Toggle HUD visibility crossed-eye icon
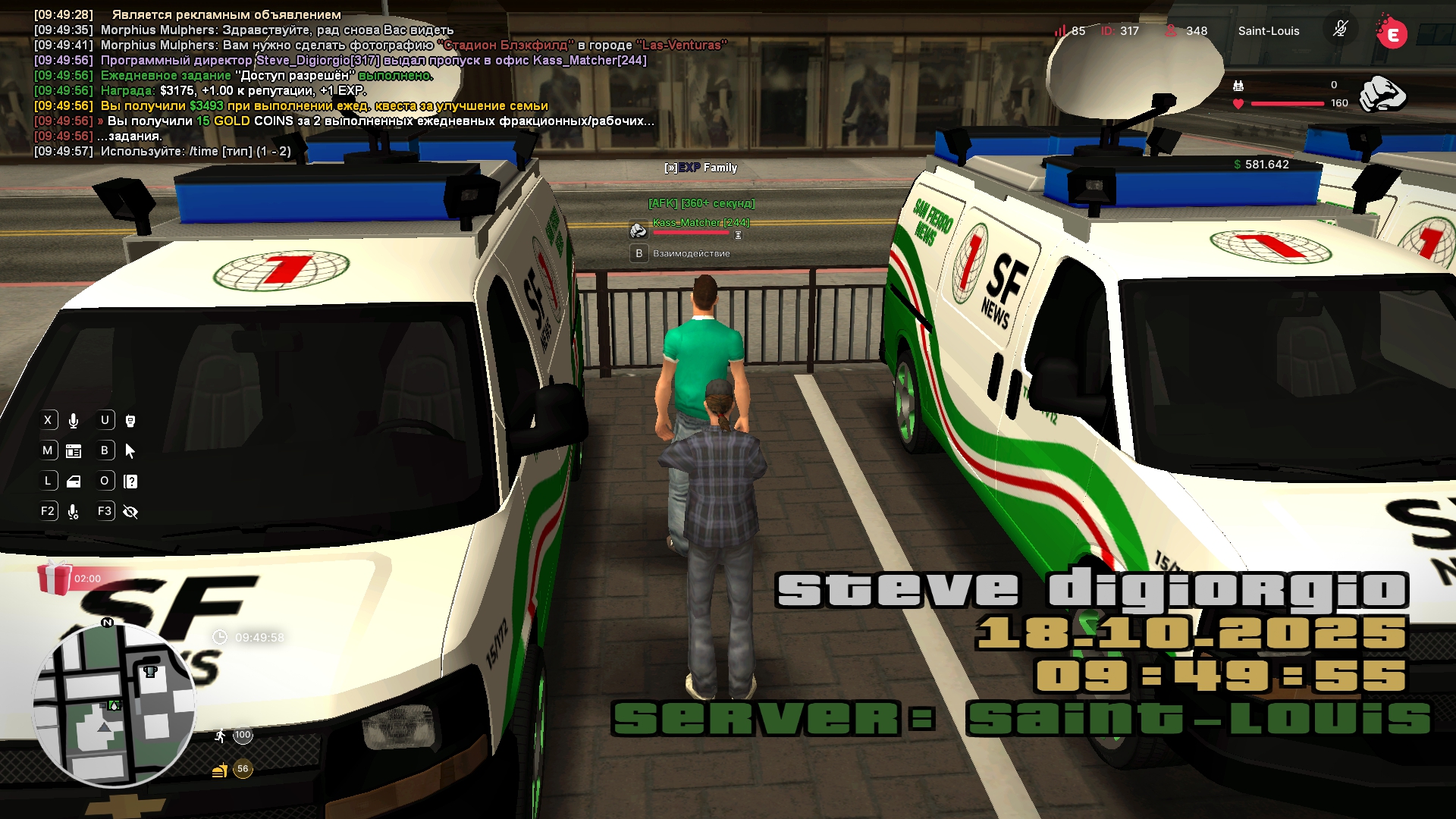The width and height of the screenshot is (1456, 819). point(130,512)
